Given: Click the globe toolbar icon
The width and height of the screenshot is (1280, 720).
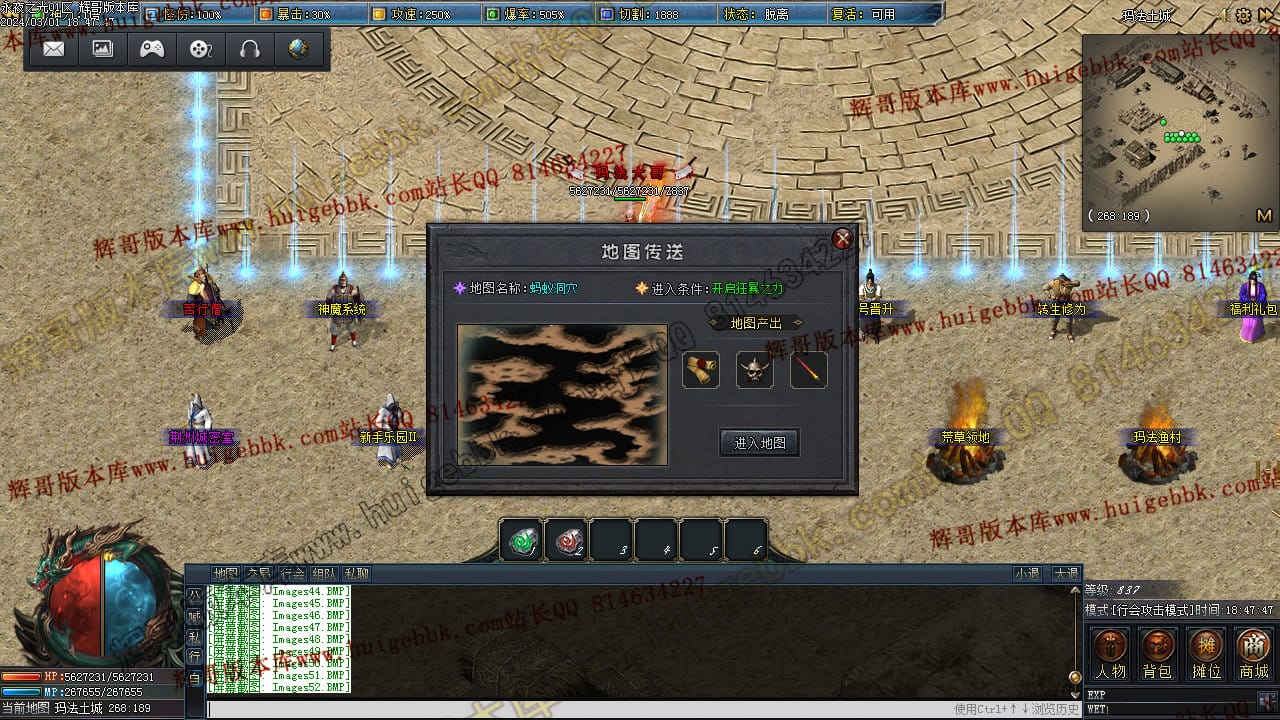Looking at the screenshot, I should coord(298,49).
